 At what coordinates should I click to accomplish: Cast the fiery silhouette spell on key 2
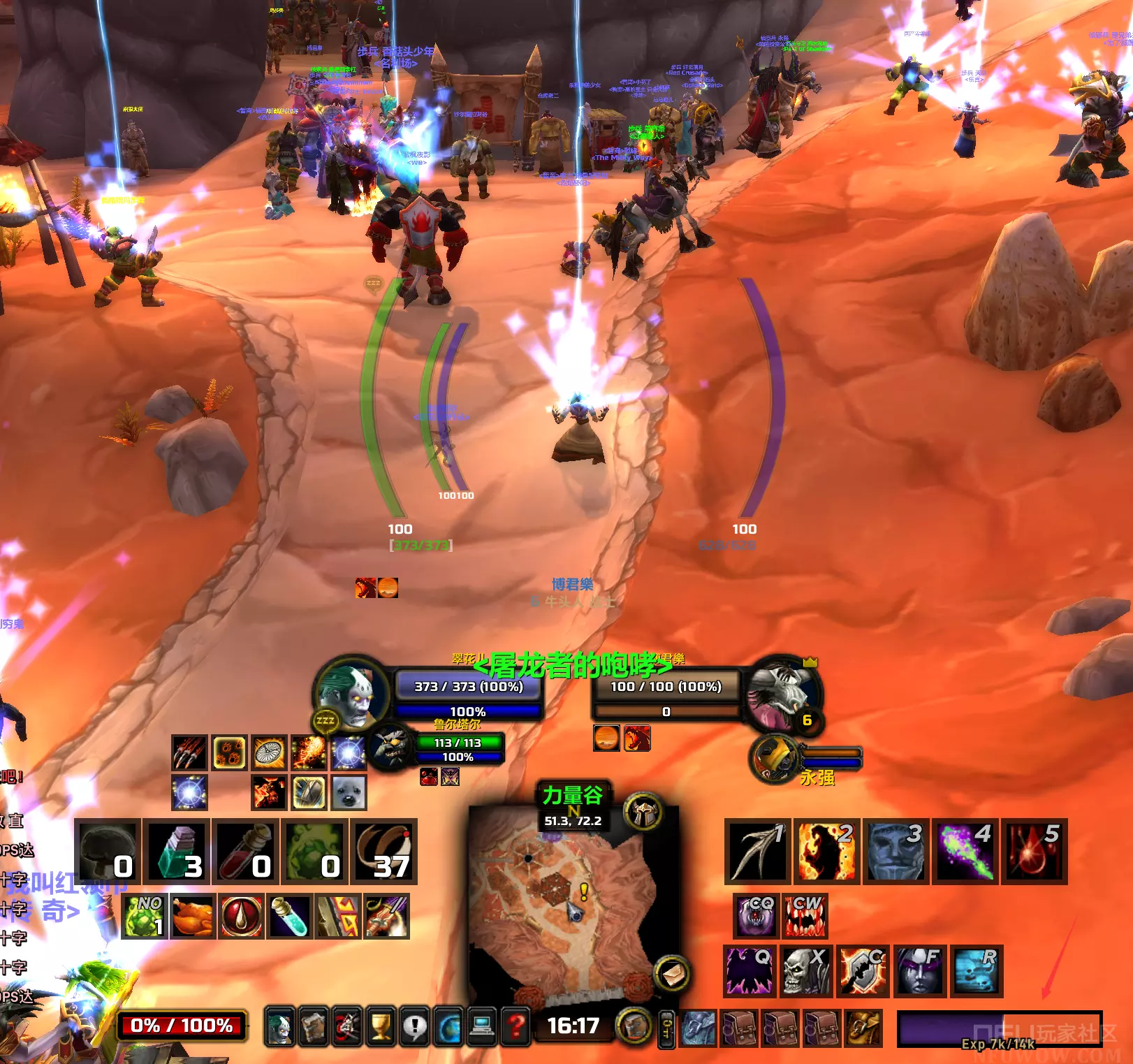(826, 851)
